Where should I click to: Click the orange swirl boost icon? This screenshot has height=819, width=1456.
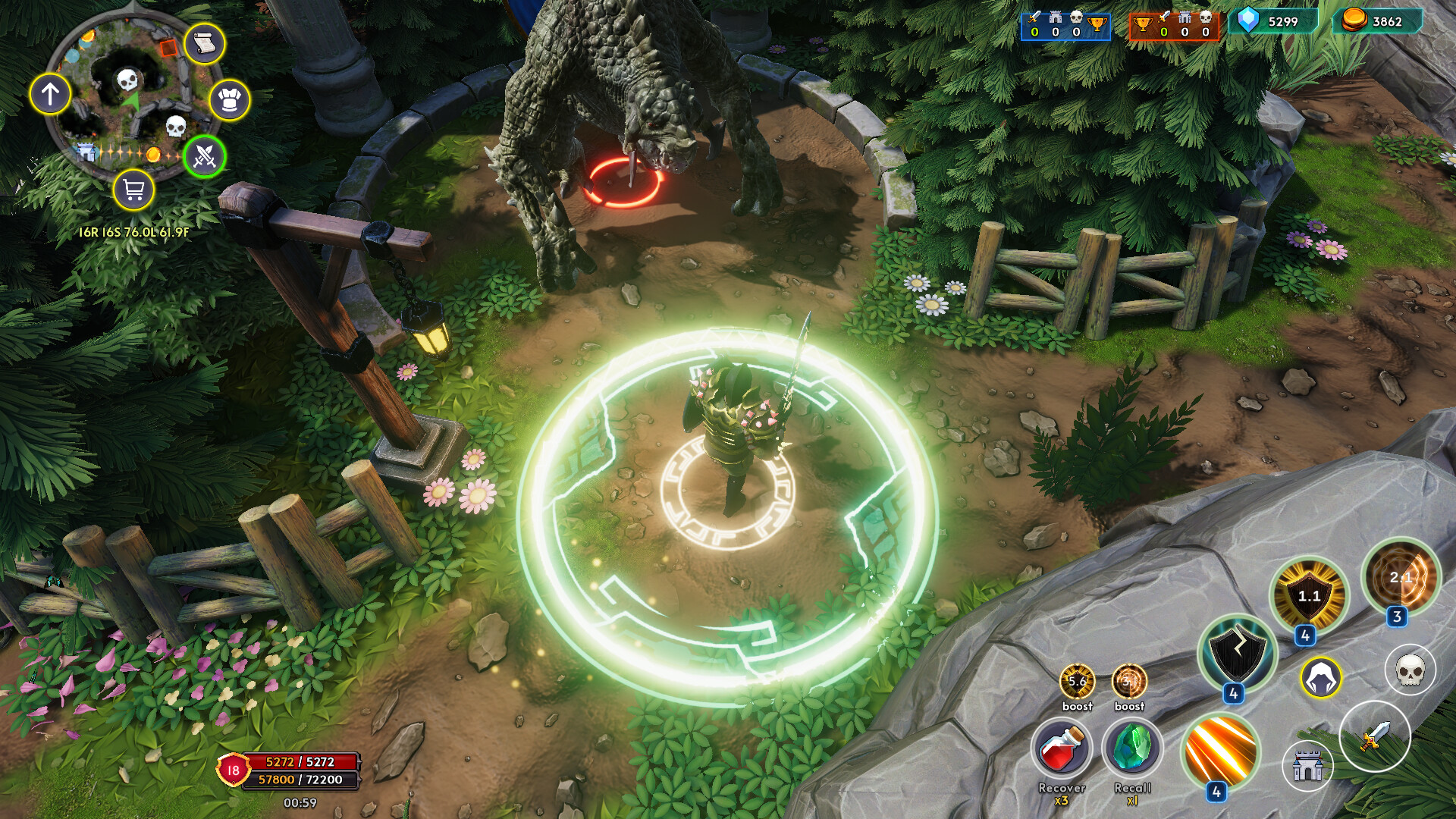(x=1129, y=681)
